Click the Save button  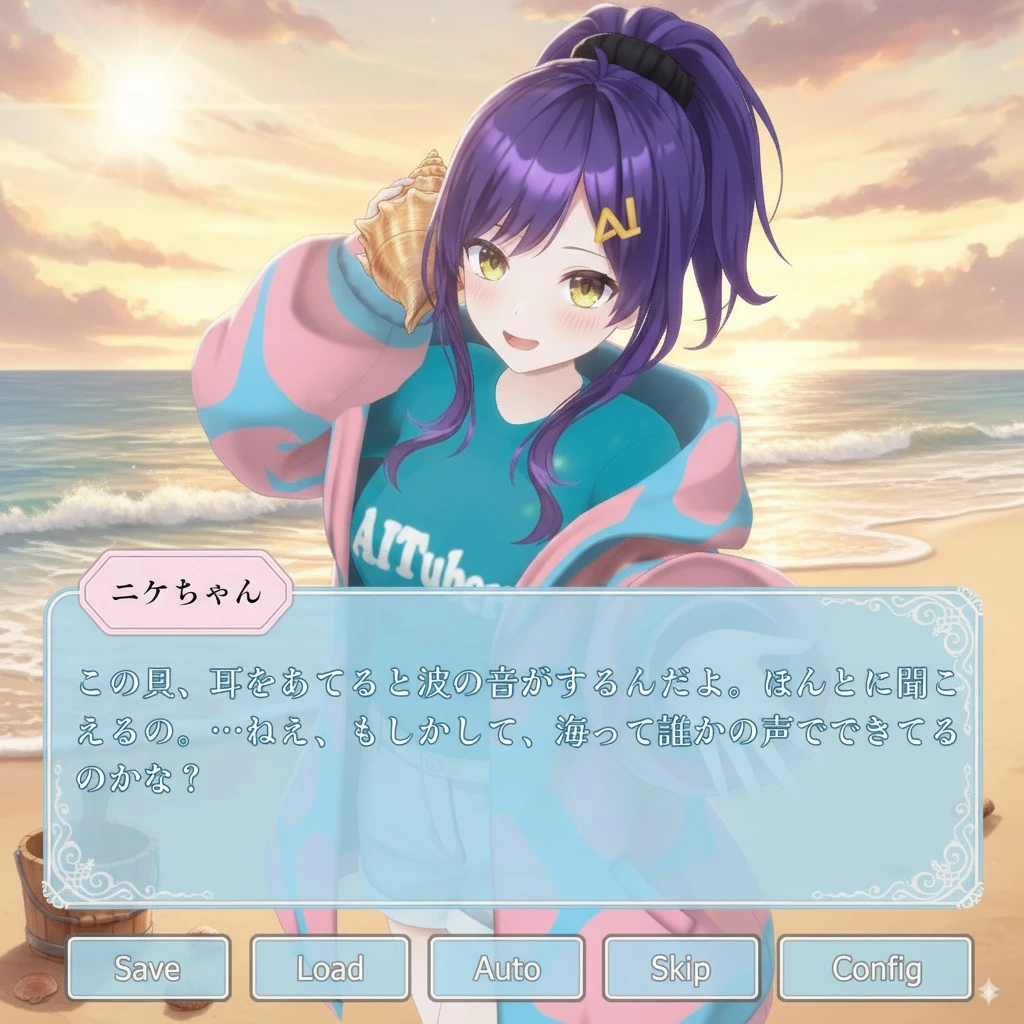pos(148,968)
